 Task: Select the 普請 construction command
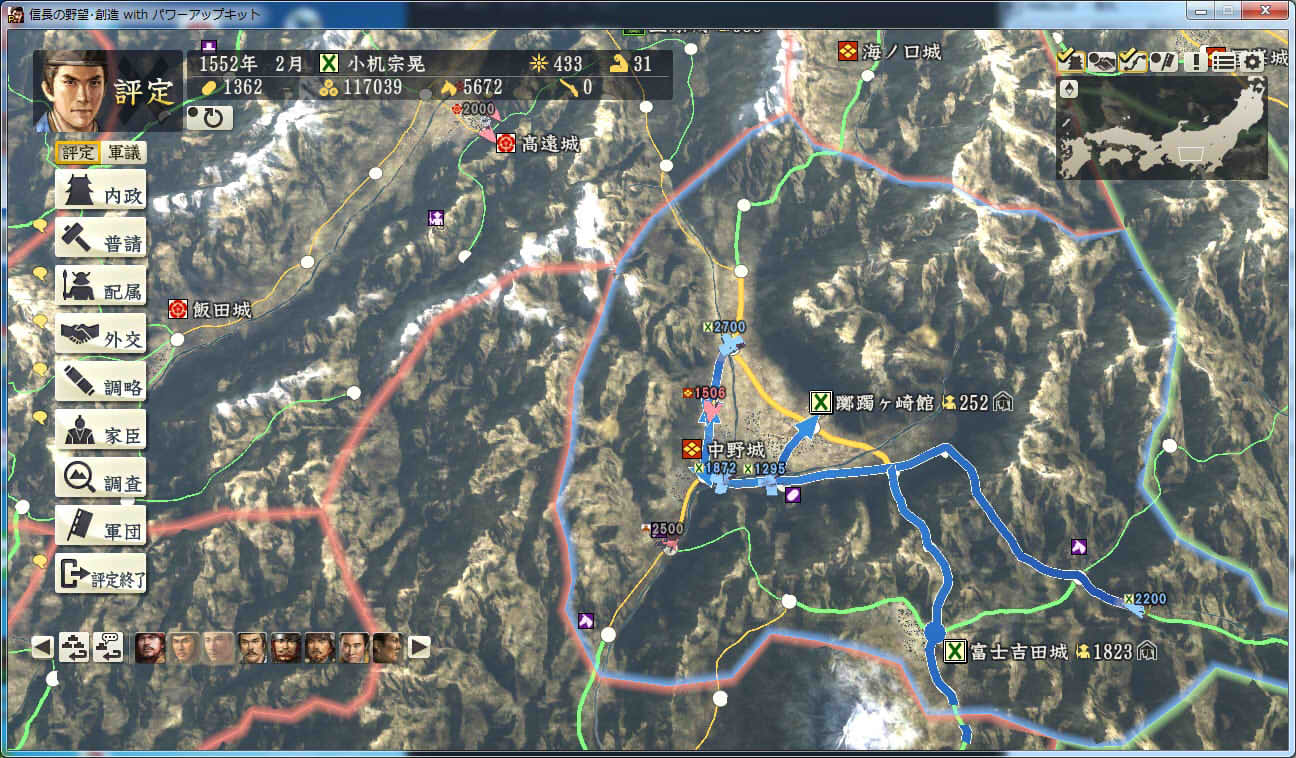click(x=101, y=242)
